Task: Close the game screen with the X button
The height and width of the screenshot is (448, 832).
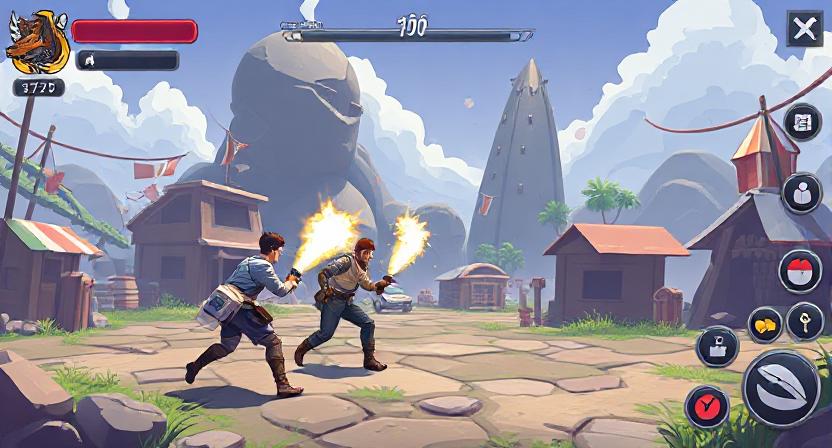Action: pos(804,29)
